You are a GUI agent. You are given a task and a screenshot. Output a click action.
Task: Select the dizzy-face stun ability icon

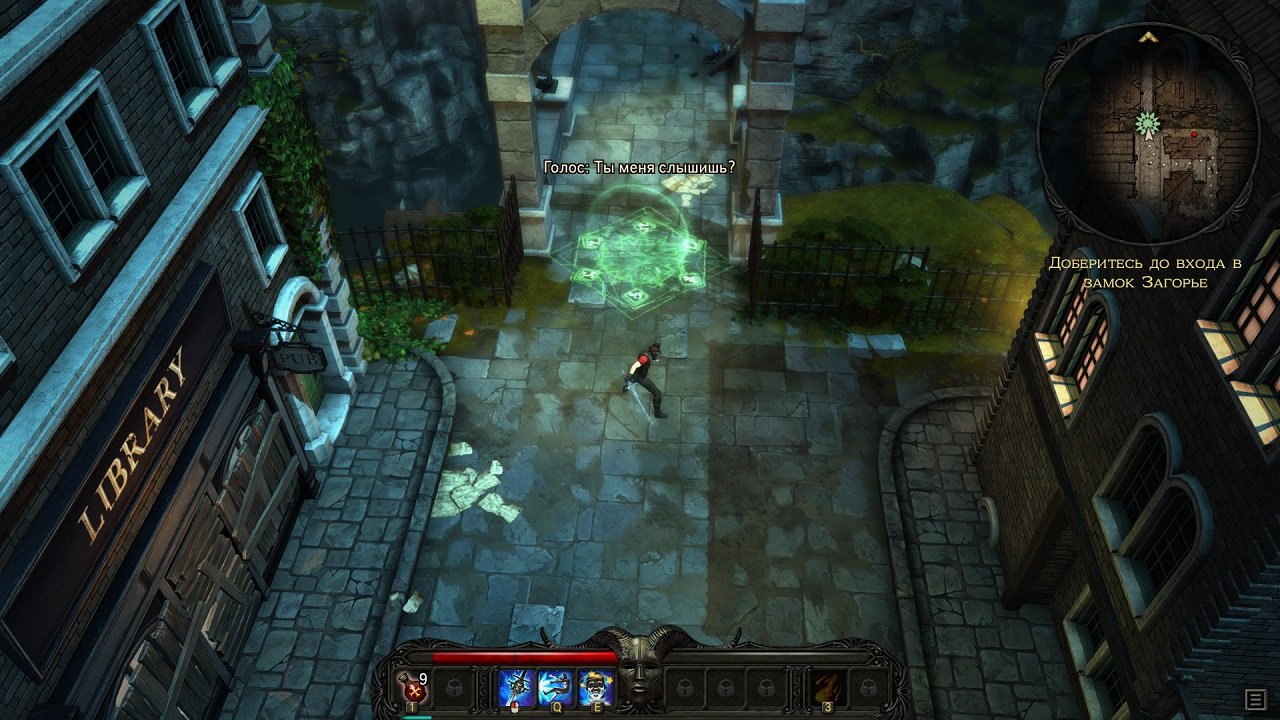(x=596, y=687)
